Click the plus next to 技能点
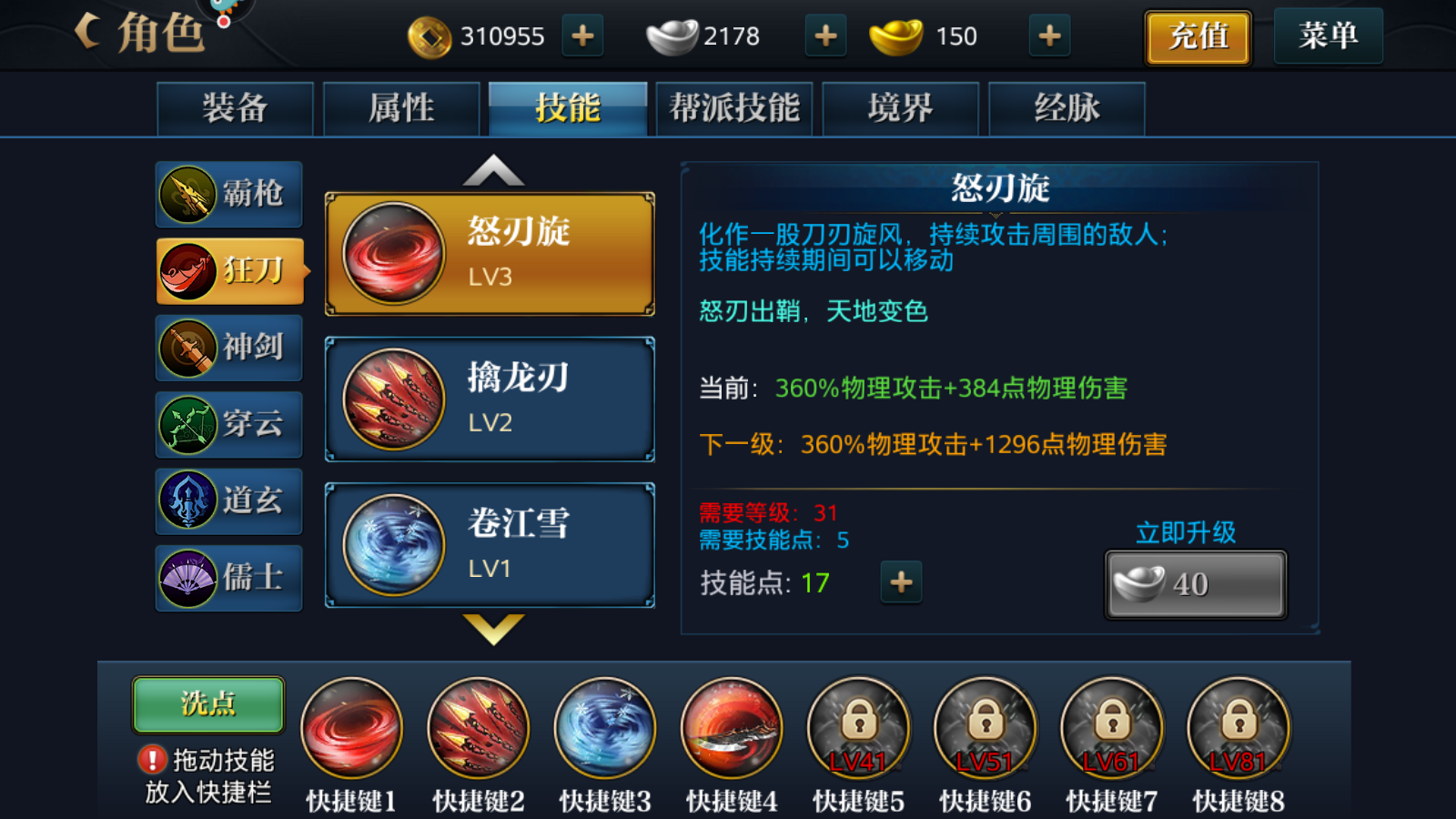Viewport: 1456px width, 819px height. 901,583
